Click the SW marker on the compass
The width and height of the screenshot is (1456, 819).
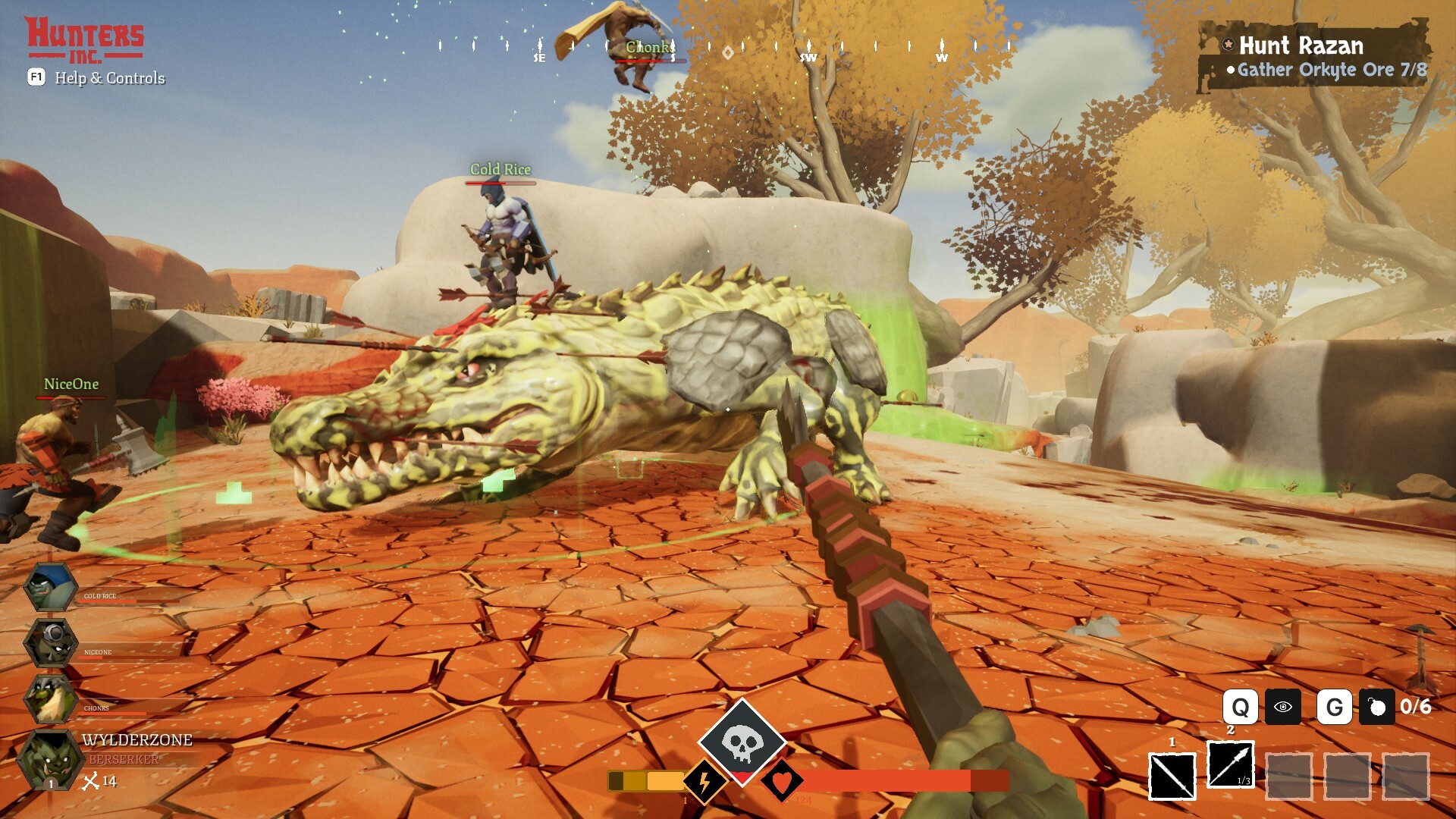pos(808,57)
